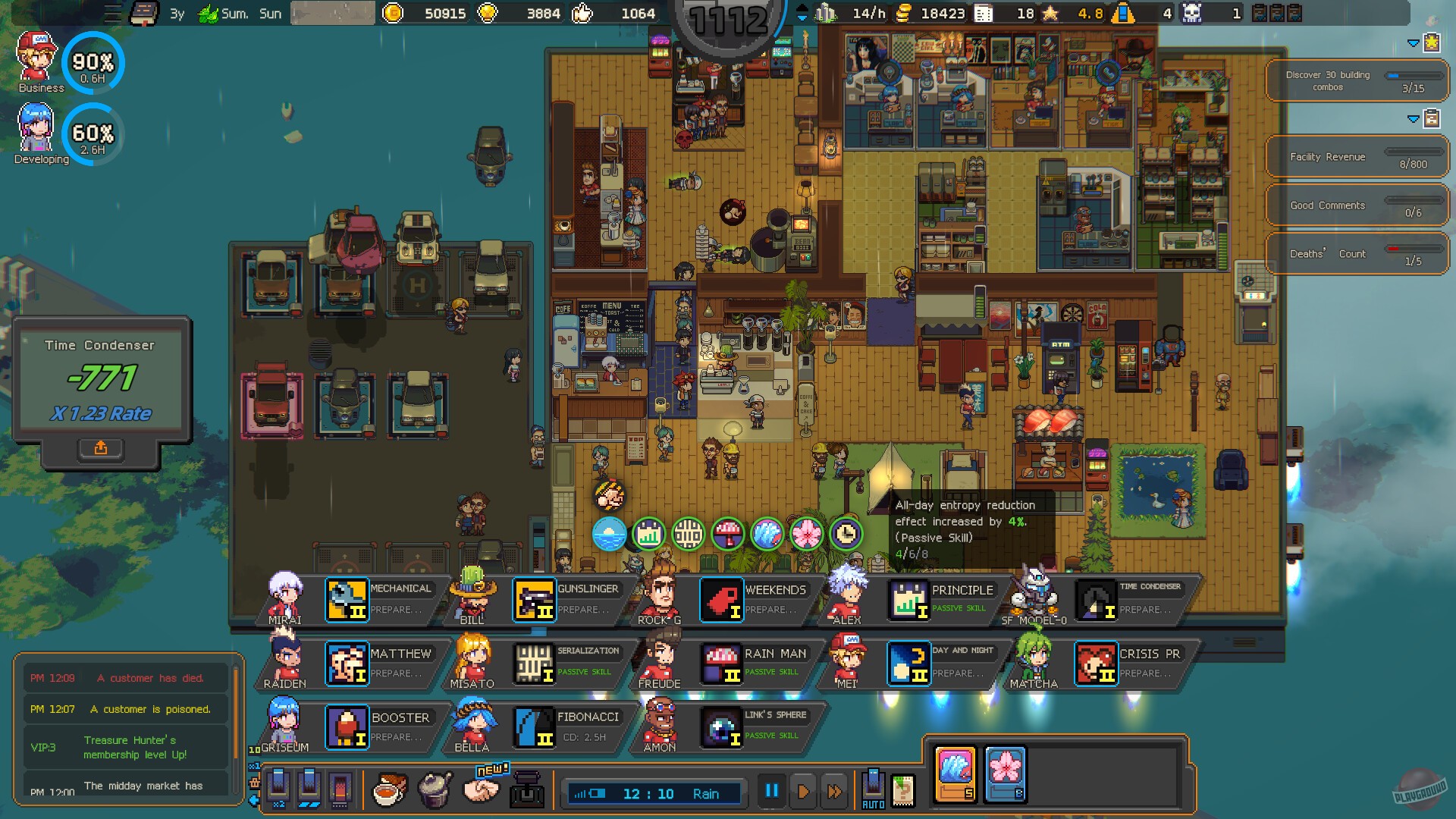Select the blue wave buff icon

[x=766, y=533]
